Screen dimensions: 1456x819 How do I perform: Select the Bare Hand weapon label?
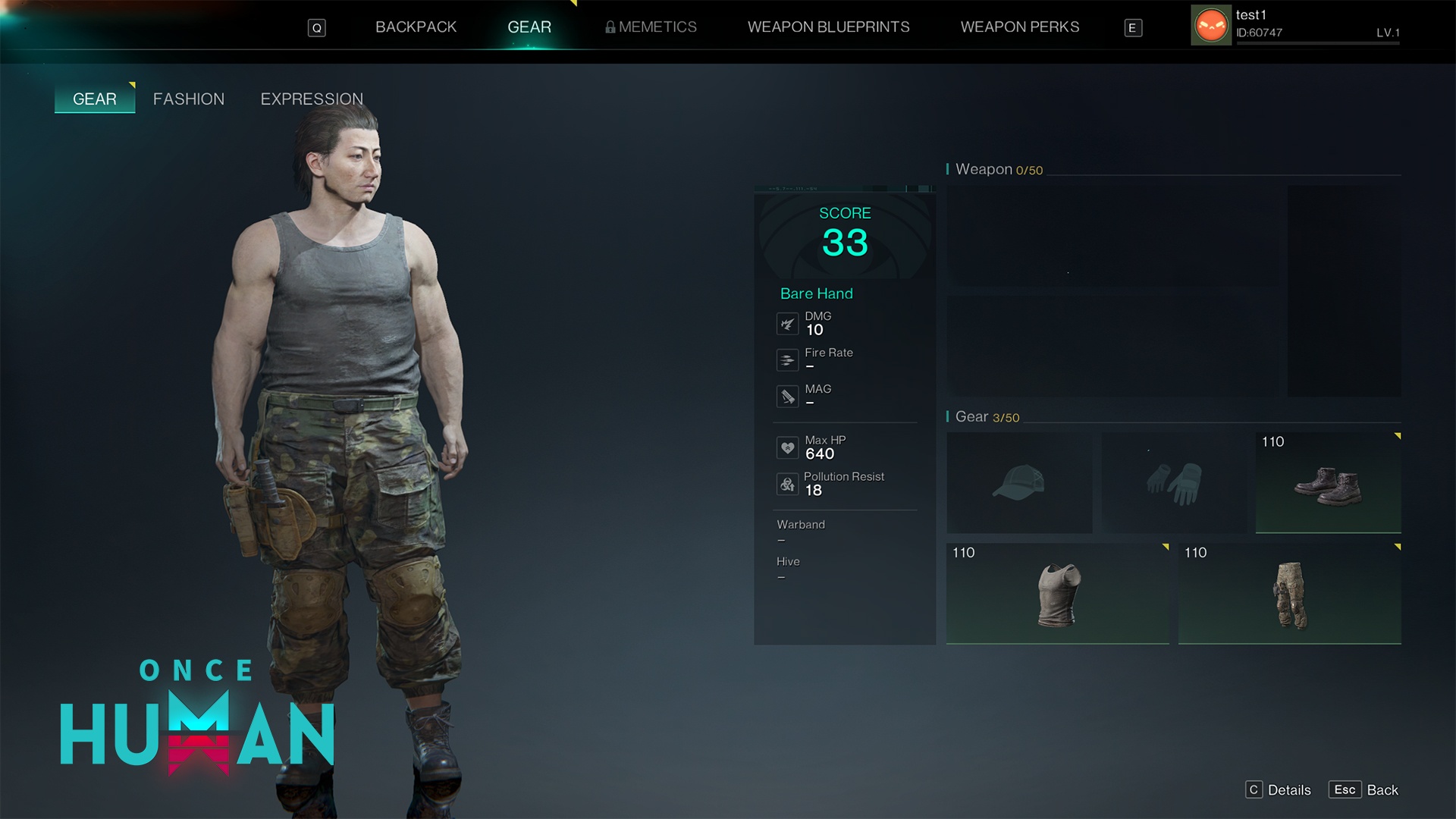(x=816, y=293)
